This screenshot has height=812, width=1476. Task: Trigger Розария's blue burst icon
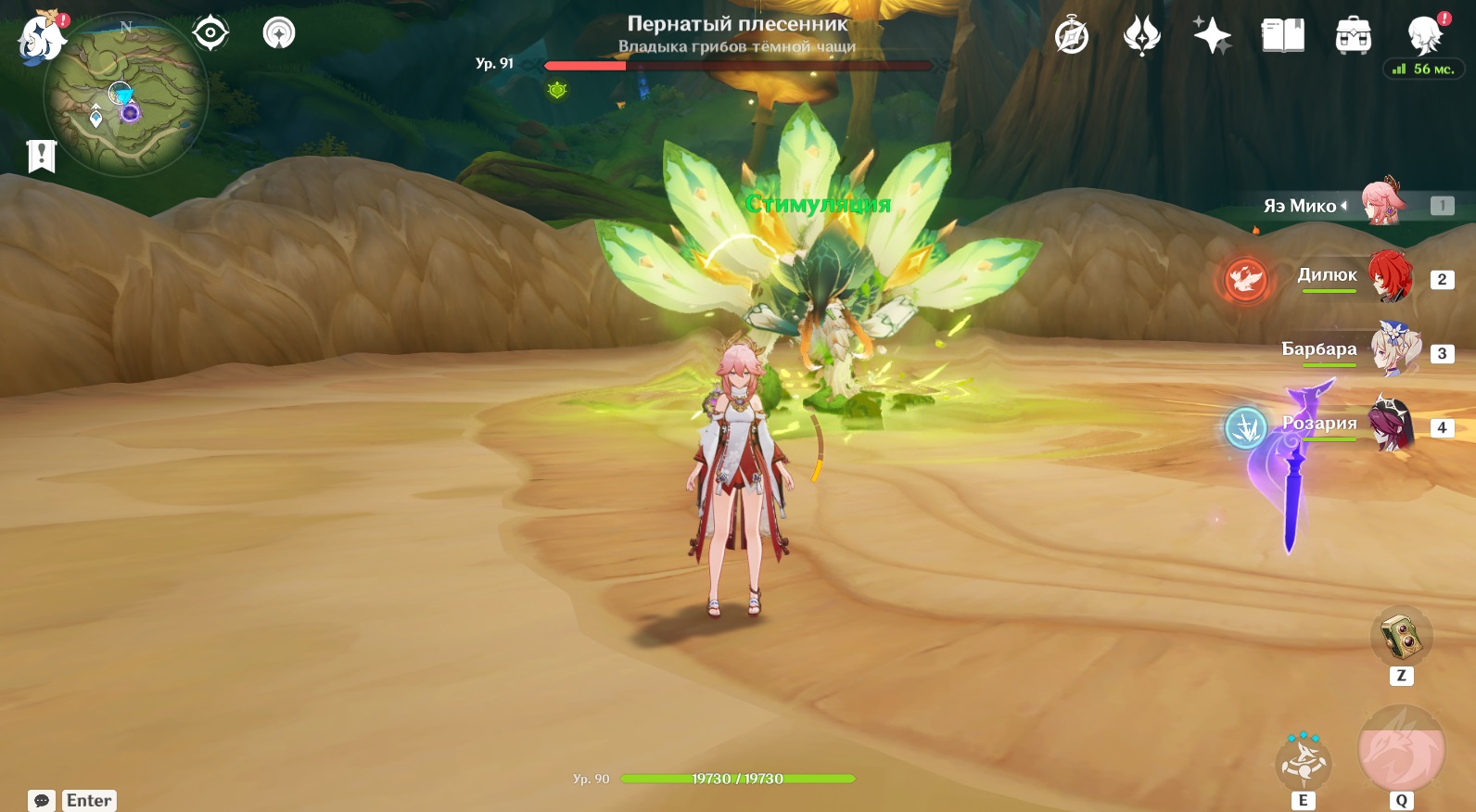1245,428
